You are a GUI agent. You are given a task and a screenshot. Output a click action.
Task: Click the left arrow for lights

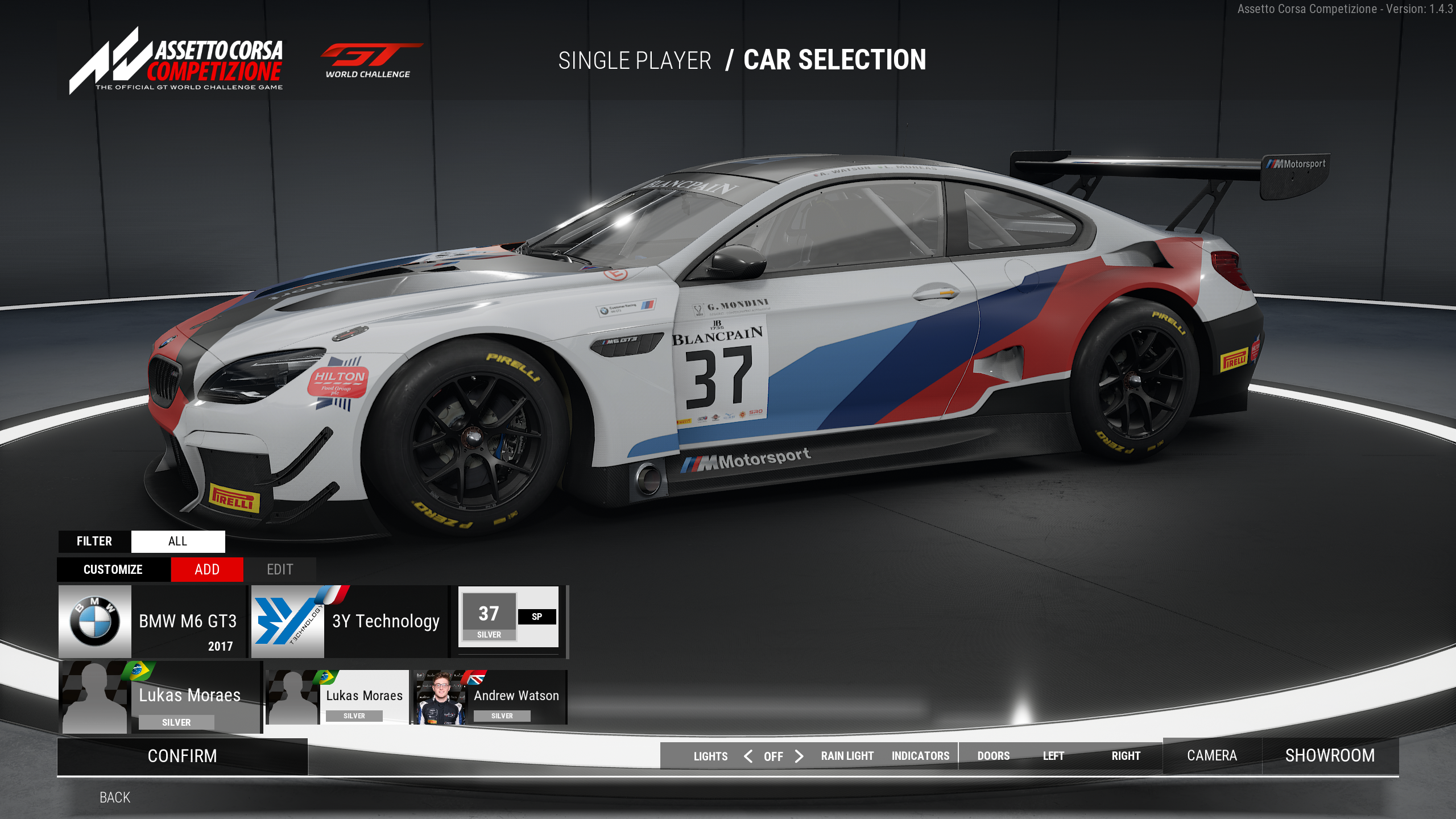pos(748,756)
